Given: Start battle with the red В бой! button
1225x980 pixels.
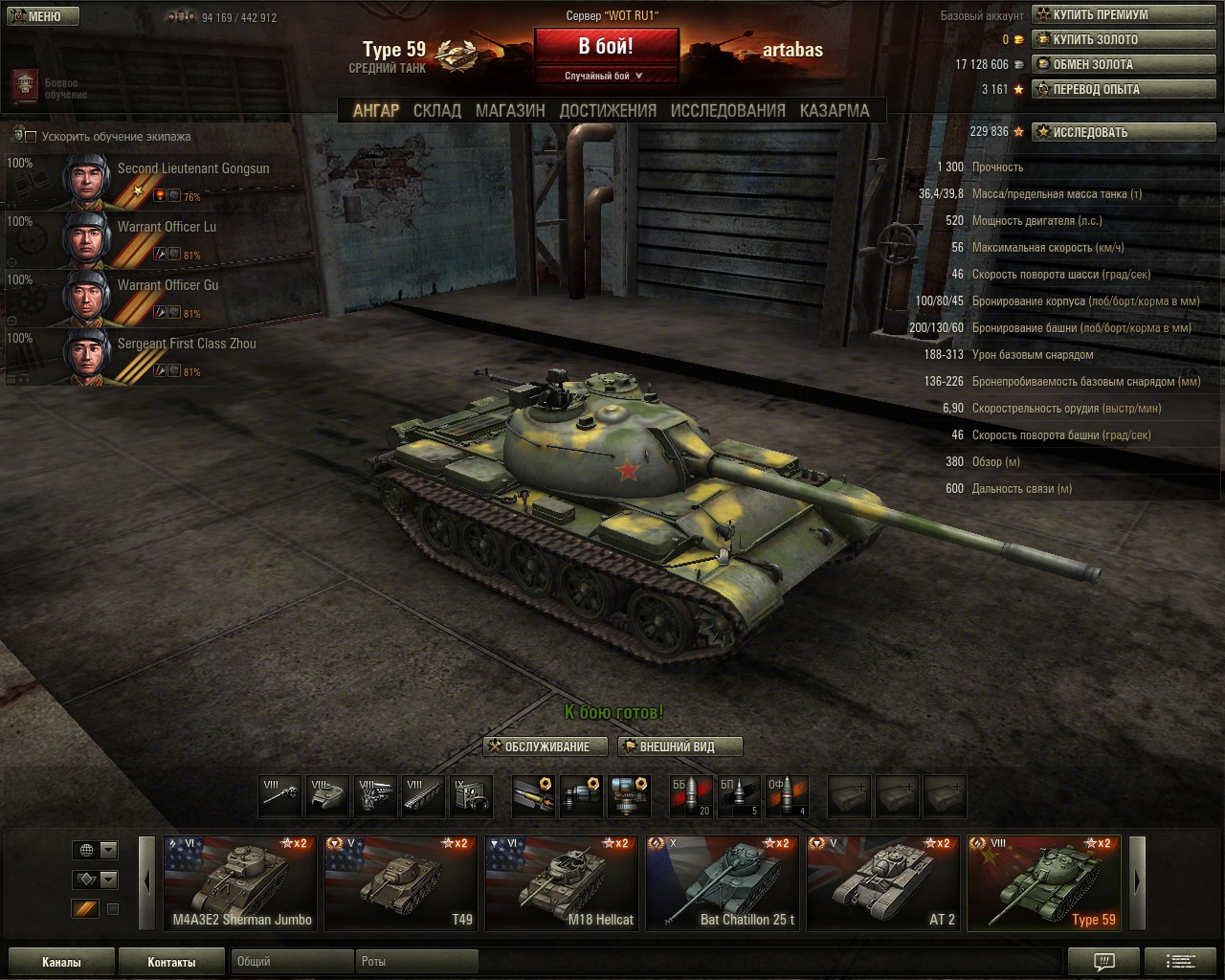Looking at the screenshot, I should pyautogui.click(x=606, y=46).
